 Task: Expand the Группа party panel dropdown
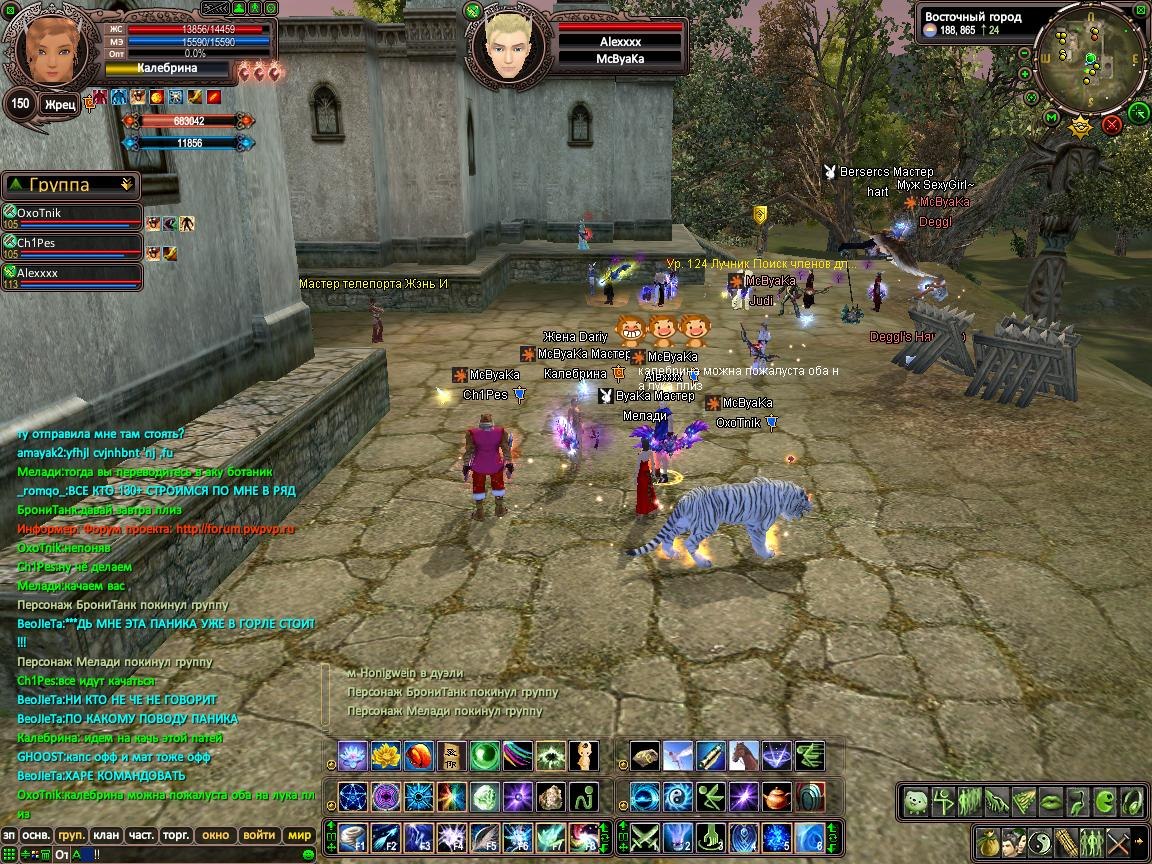(126, 184)
